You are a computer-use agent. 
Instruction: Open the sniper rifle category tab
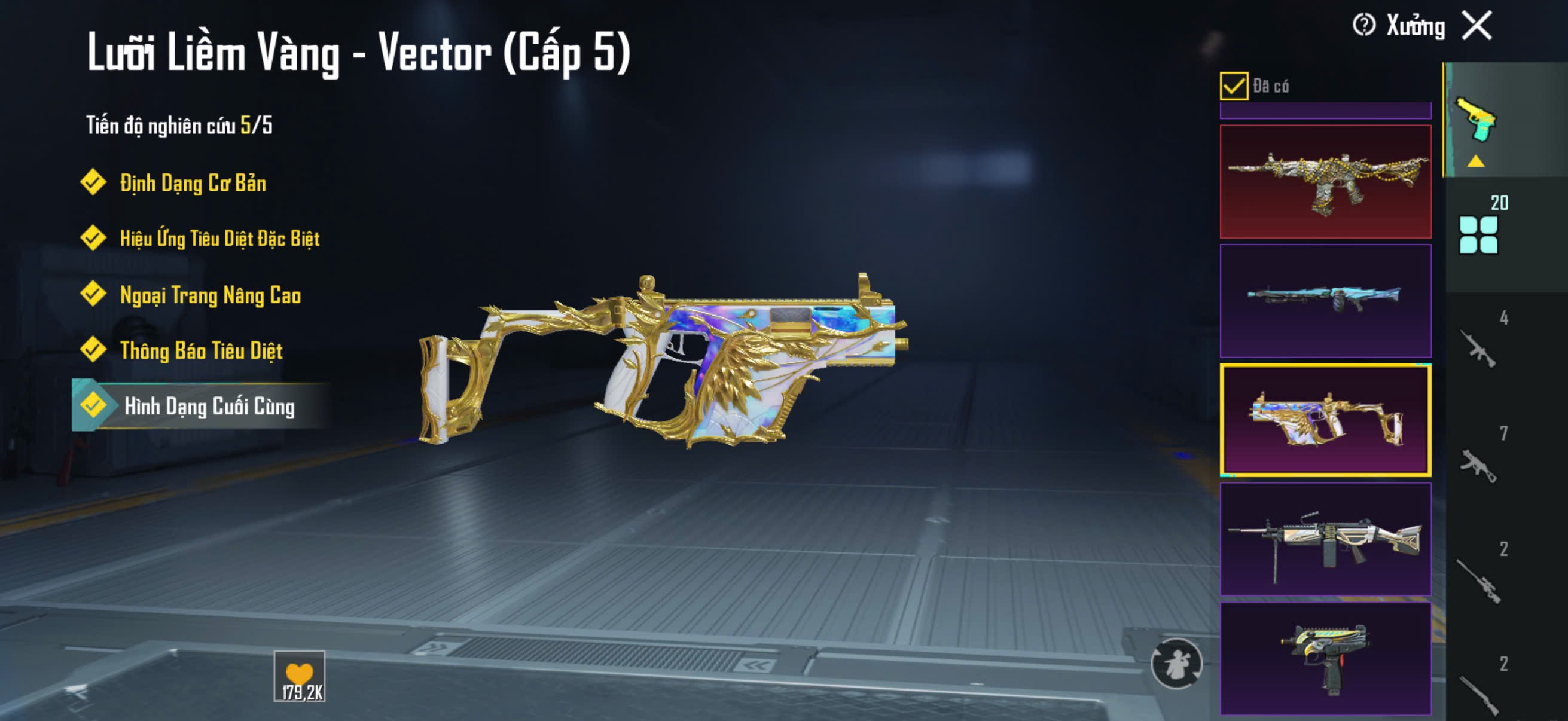pyautogui.click(x=1479, y=580)
